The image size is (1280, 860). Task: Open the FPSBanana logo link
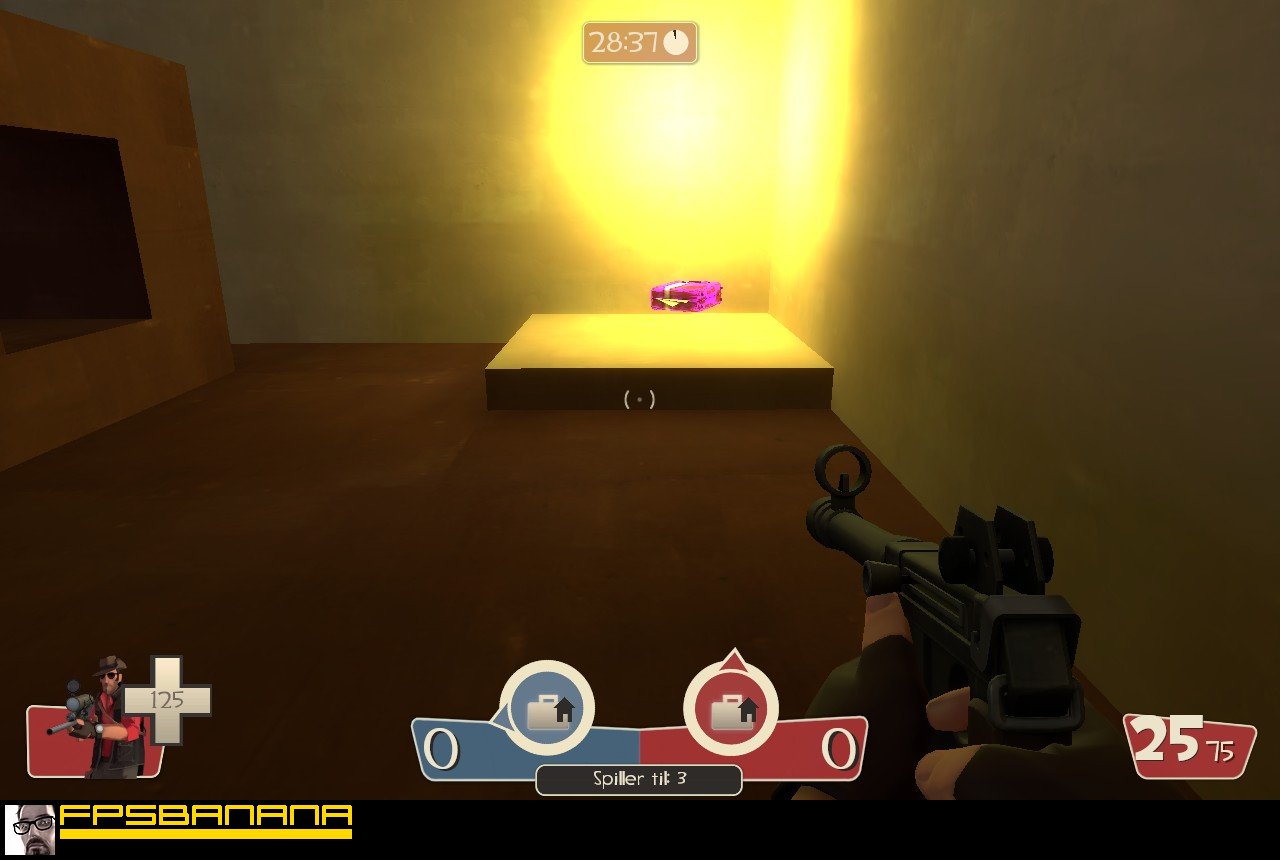(x=206, y=820)
